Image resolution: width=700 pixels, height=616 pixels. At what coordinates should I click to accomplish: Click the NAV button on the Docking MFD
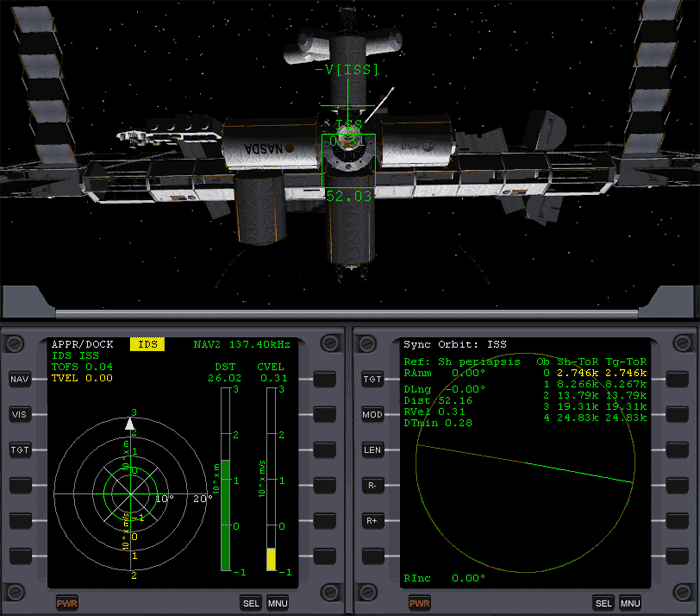(x=20, y=379)
